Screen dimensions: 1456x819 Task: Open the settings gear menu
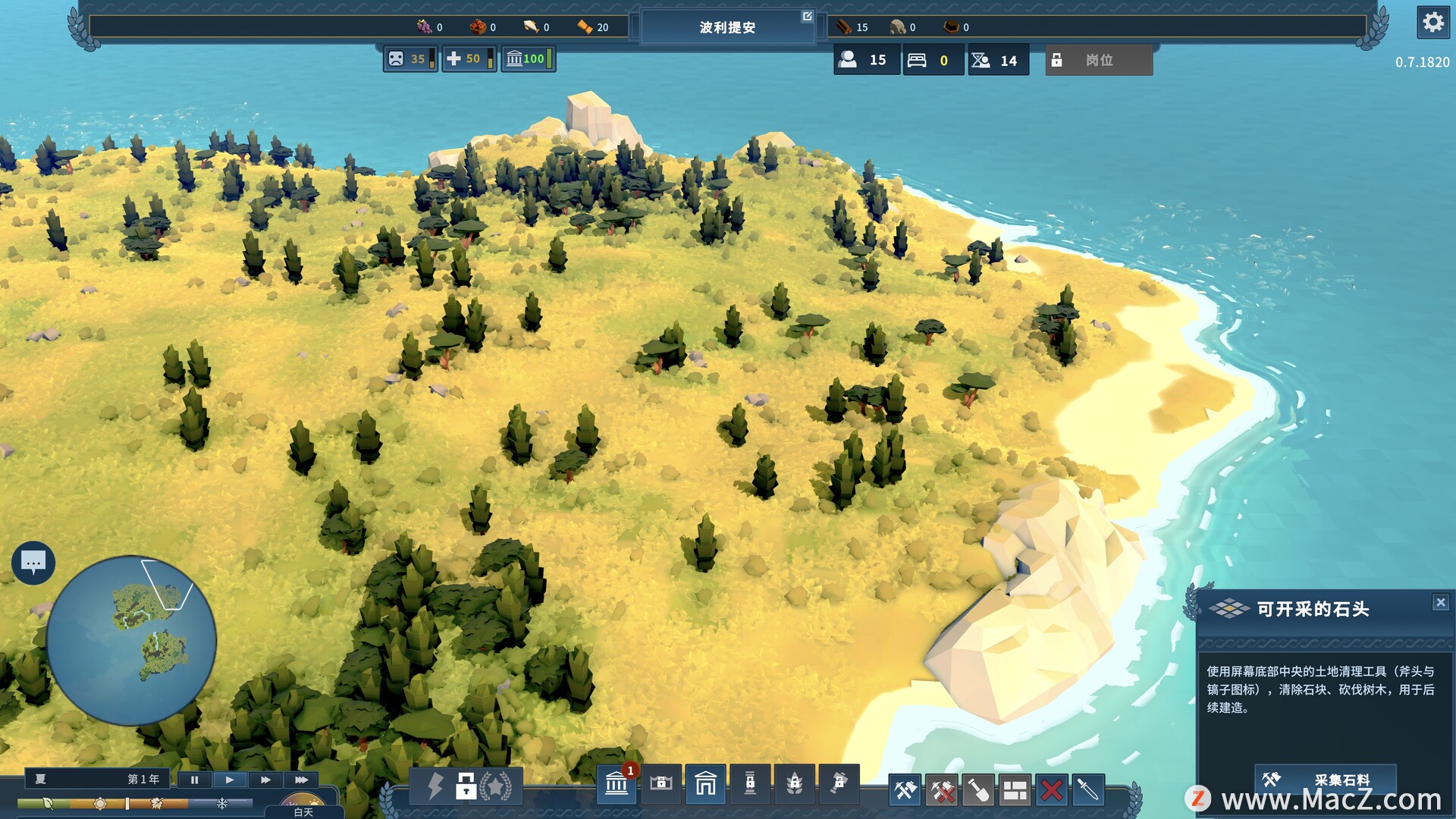pyautogui.click(x=1432, y=23)
